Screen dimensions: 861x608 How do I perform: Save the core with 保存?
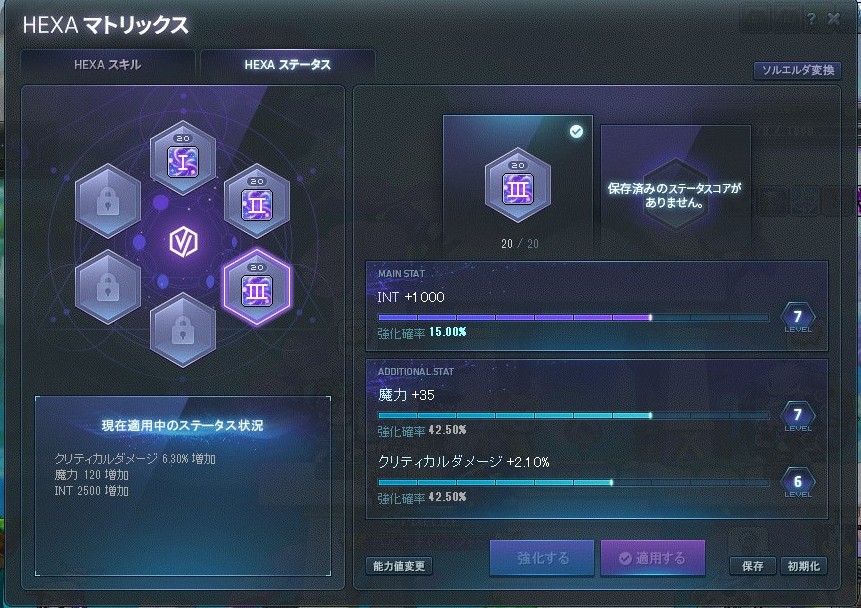752,566
